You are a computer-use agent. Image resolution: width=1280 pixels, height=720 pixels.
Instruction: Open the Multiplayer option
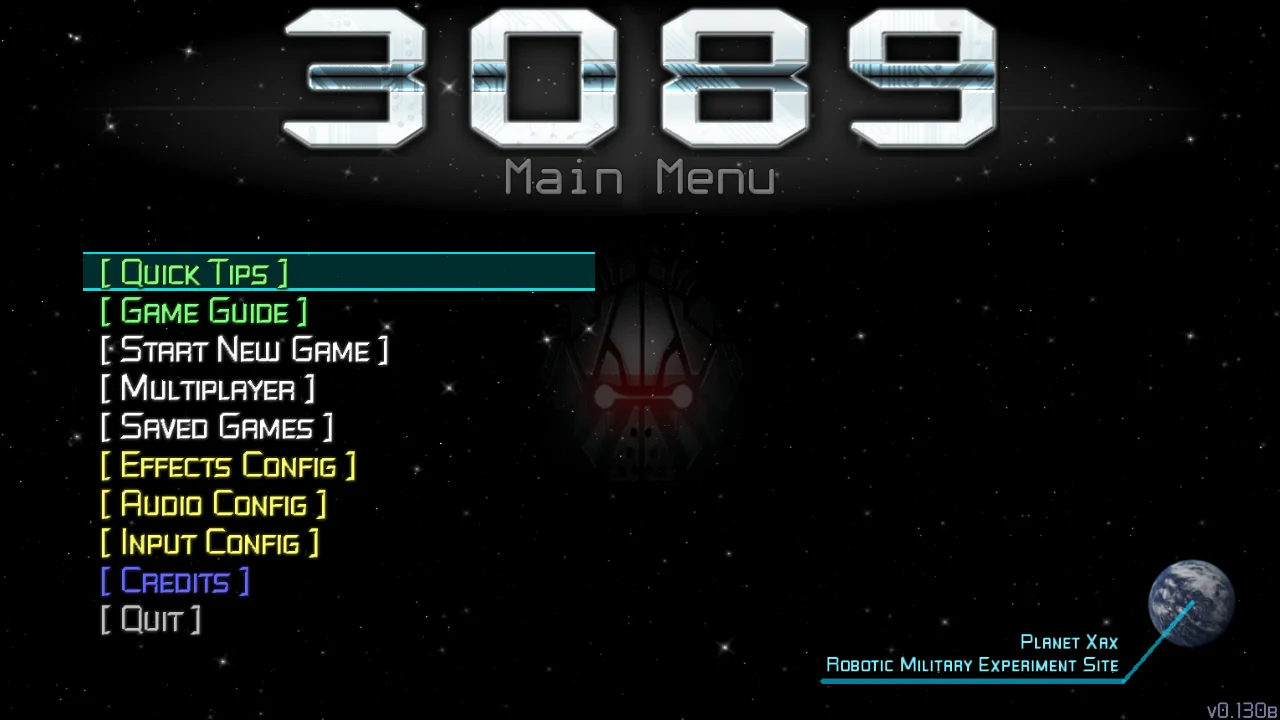coord(208,389)
